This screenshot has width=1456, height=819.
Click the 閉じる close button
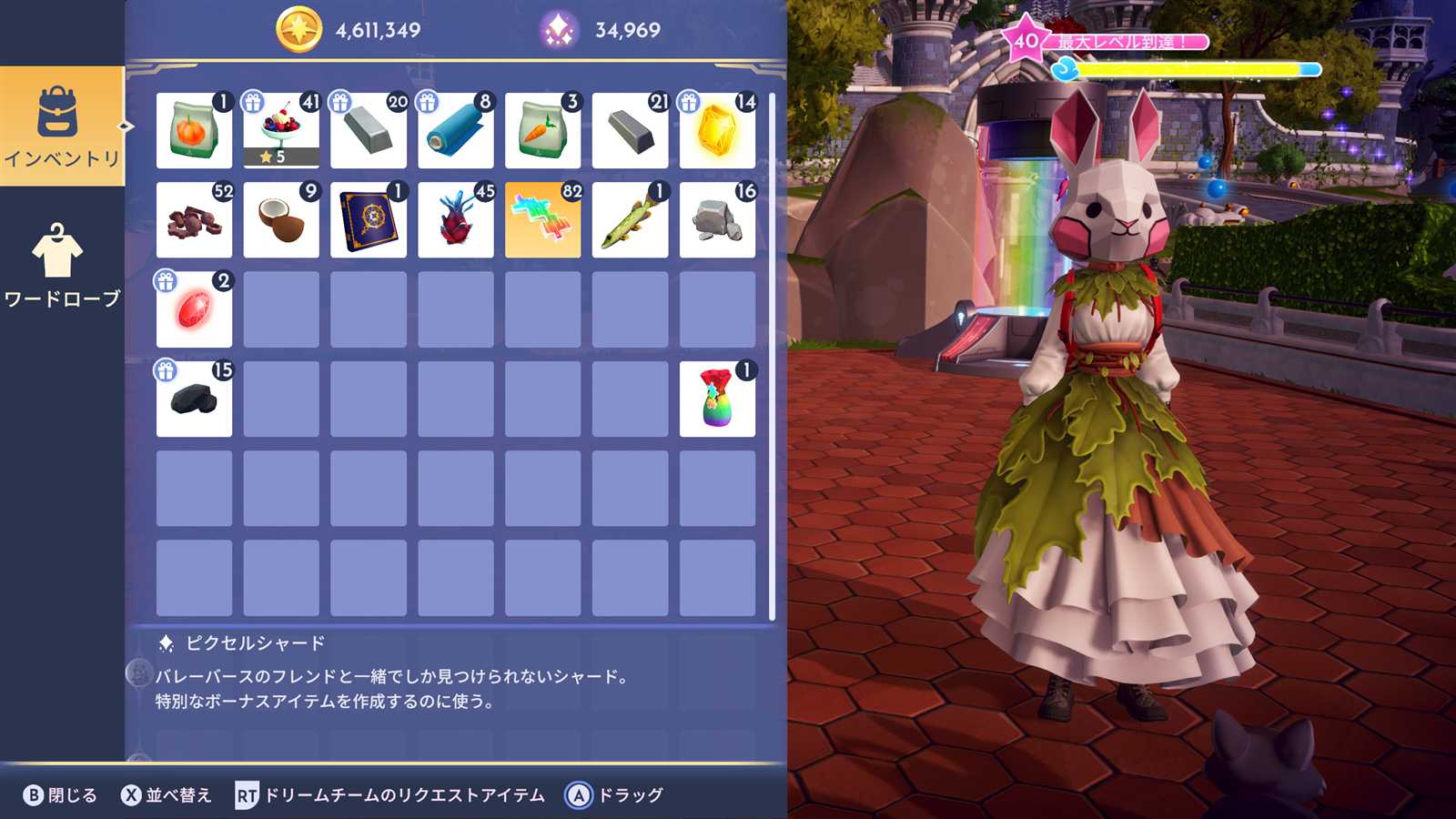[60, 795]
